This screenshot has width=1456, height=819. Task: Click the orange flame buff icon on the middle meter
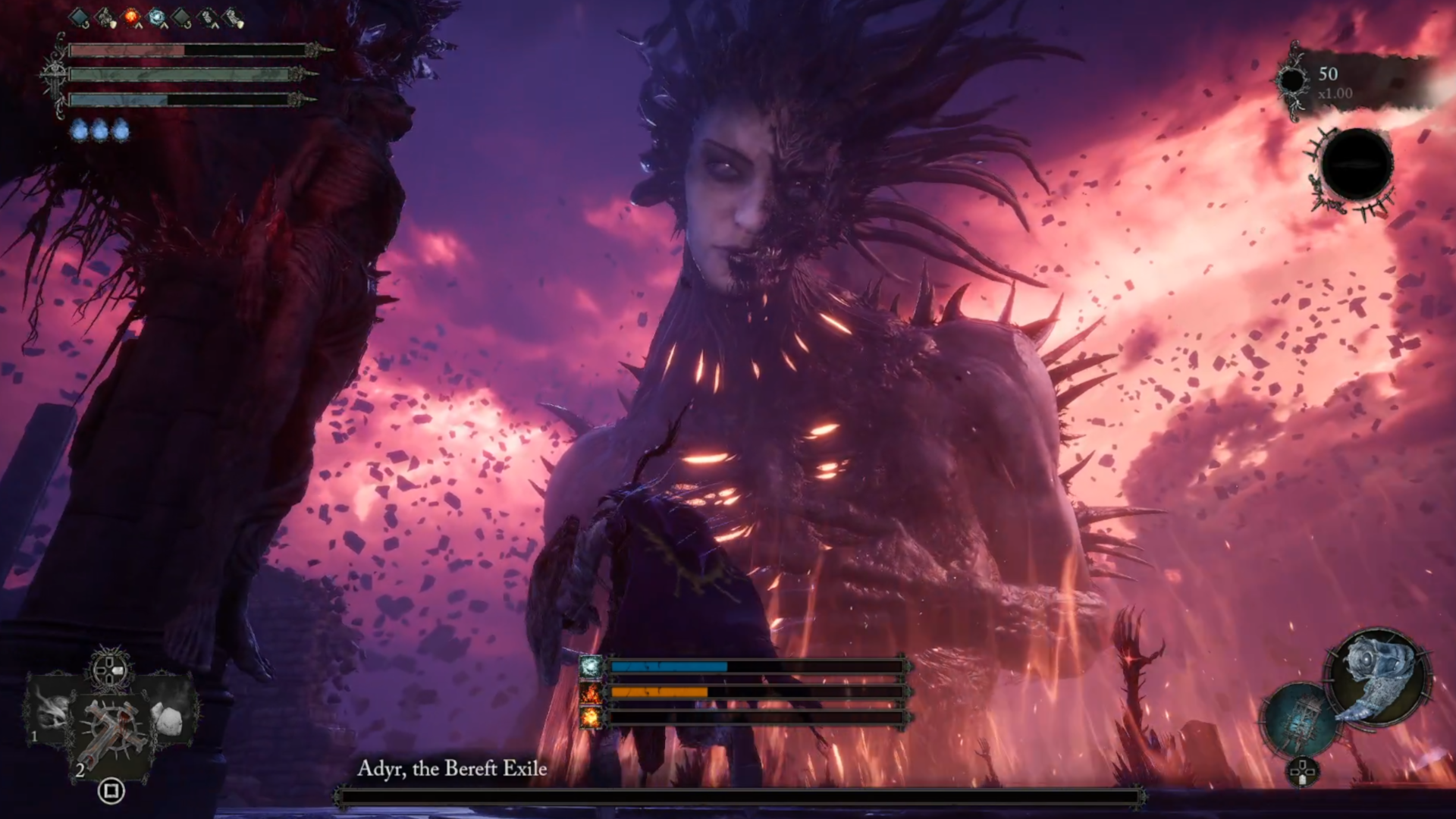(x=591, y=693)
